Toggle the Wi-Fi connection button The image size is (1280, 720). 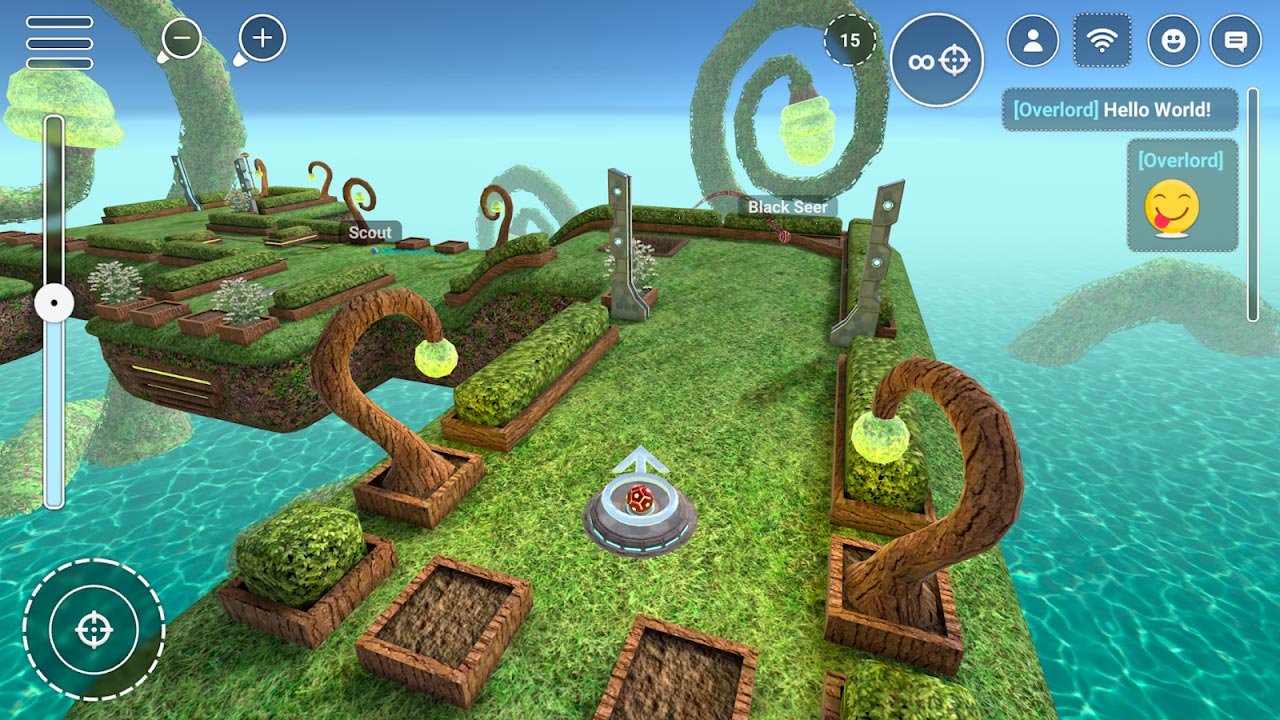(1102, 41)
